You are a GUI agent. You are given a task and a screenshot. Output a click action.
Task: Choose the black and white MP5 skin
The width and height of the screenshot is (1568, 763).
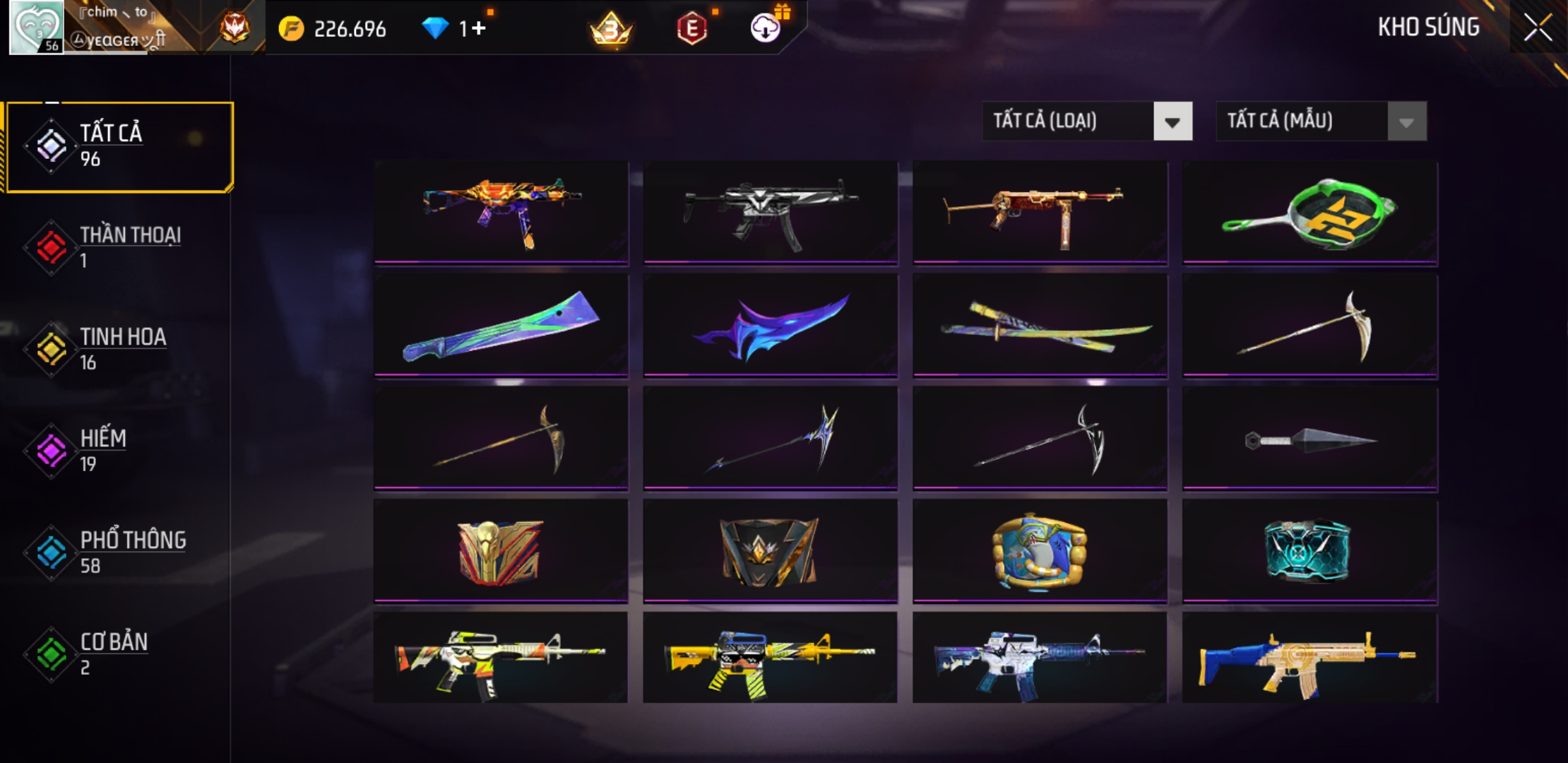771,213
